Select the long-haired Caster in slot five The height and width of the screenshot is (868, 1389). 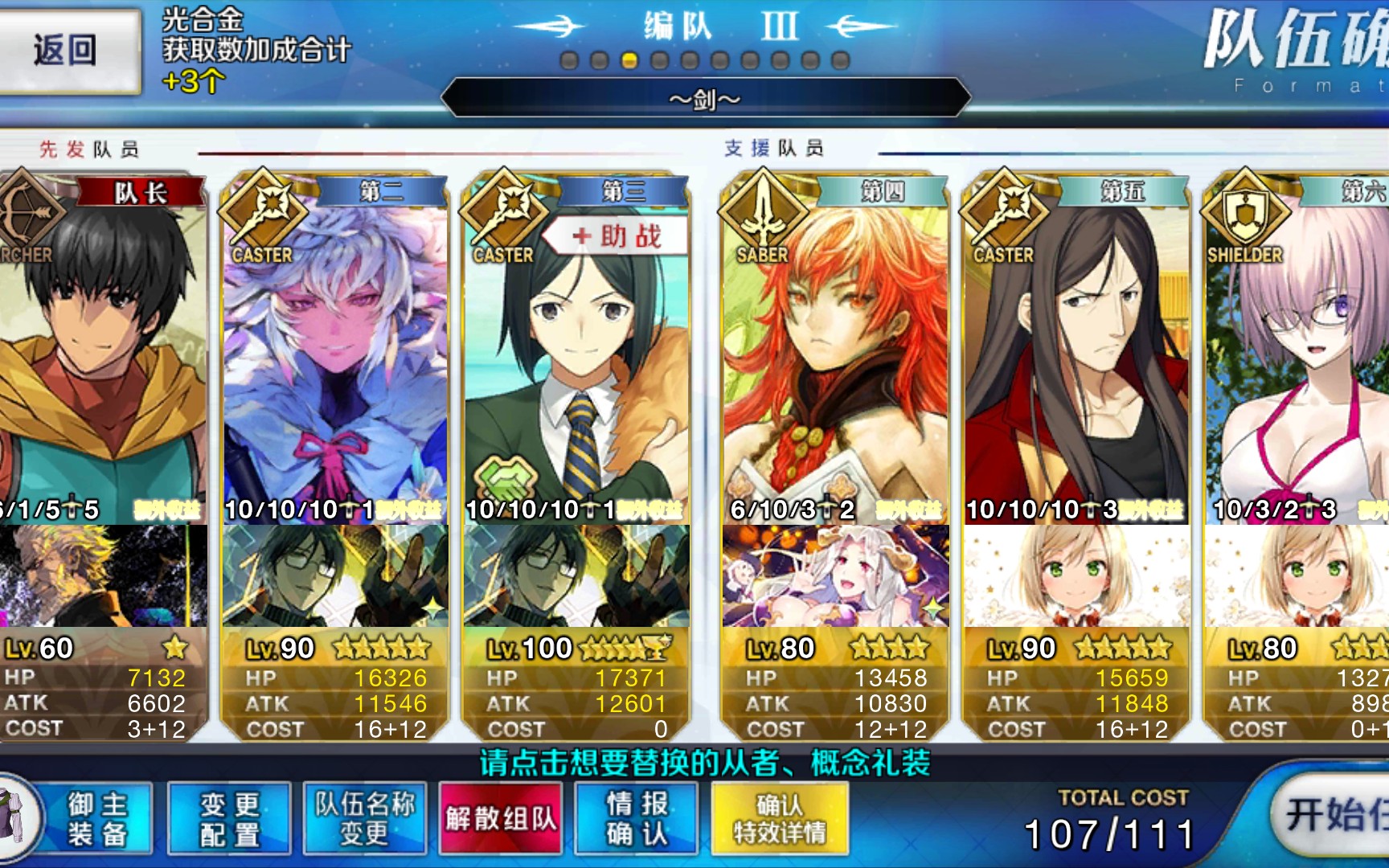1076,354
